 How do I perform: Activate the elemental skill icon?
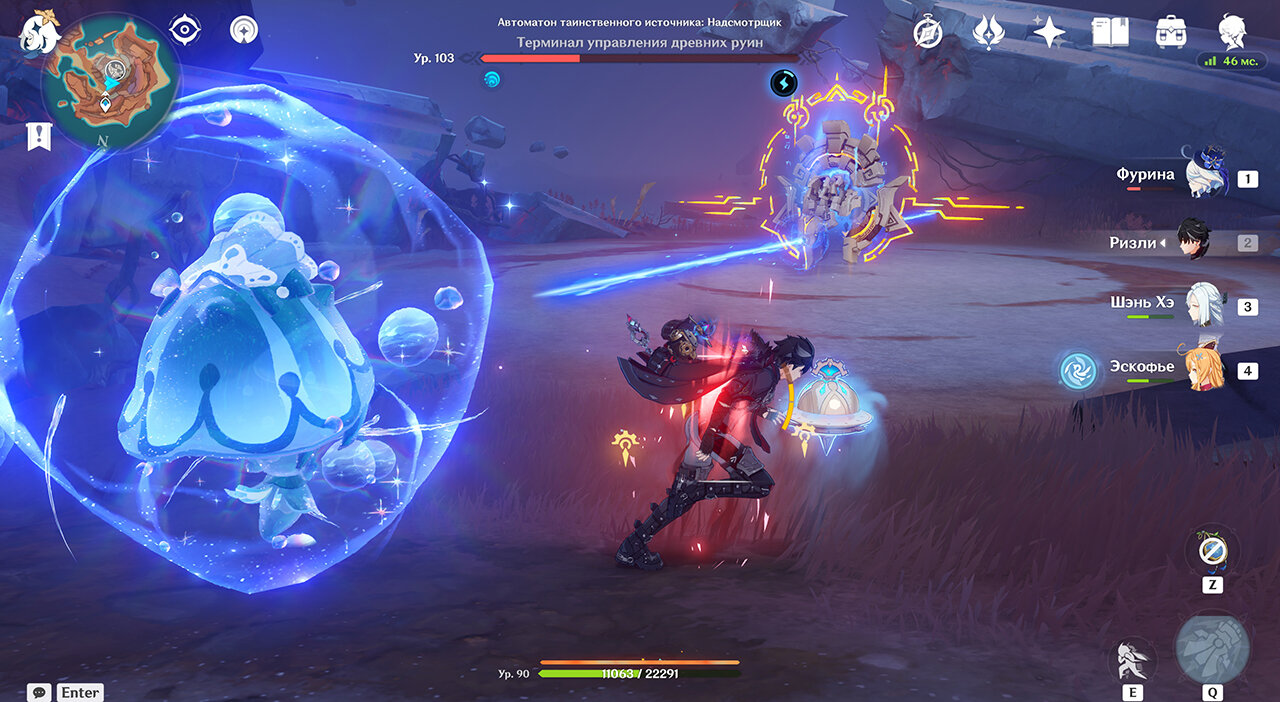click(x=1133, y=660)
